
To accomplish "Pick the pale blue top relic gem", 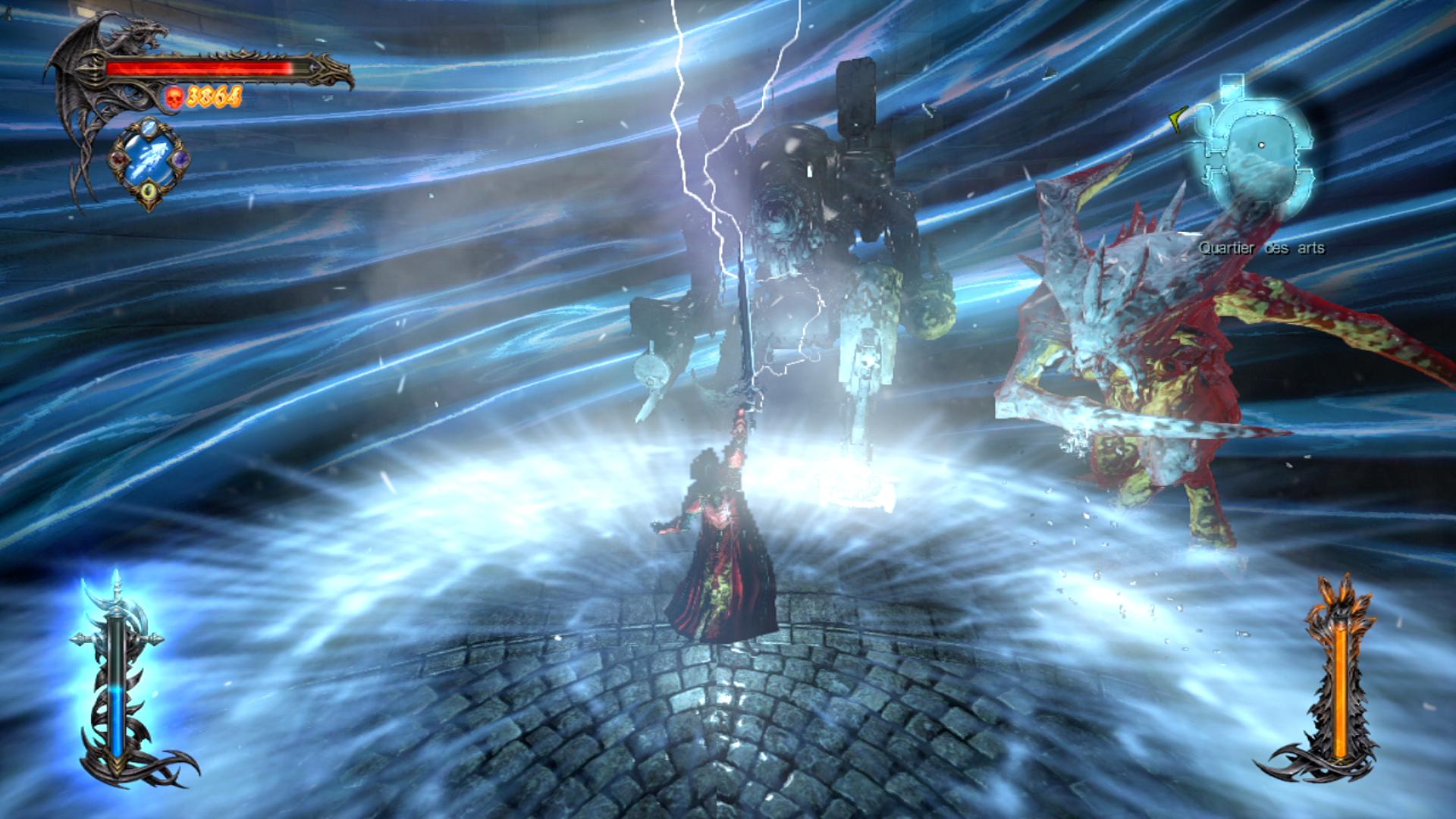I will click(x=149, y=127).
